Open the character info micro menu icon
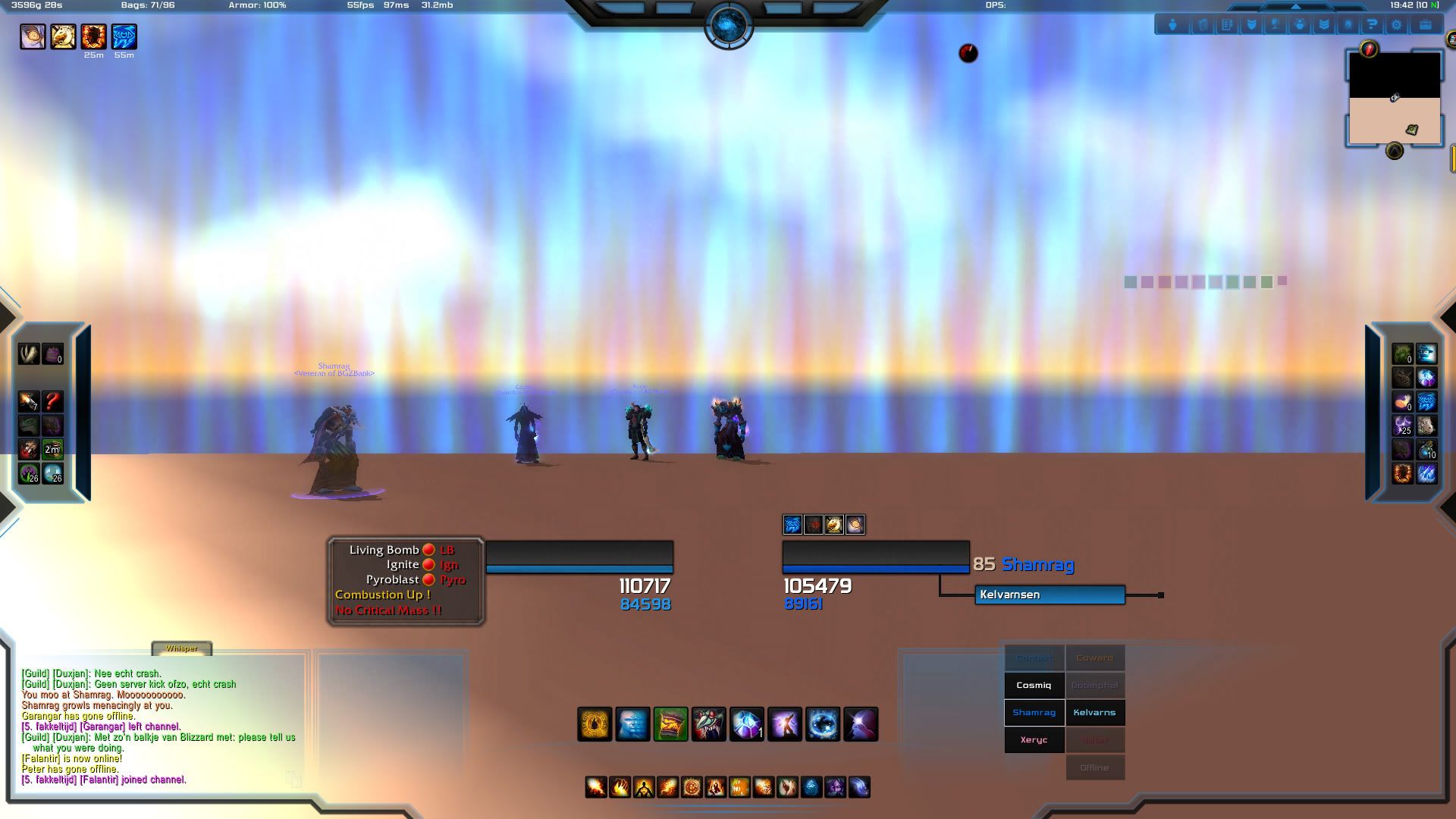 (x=1172, y=24)
